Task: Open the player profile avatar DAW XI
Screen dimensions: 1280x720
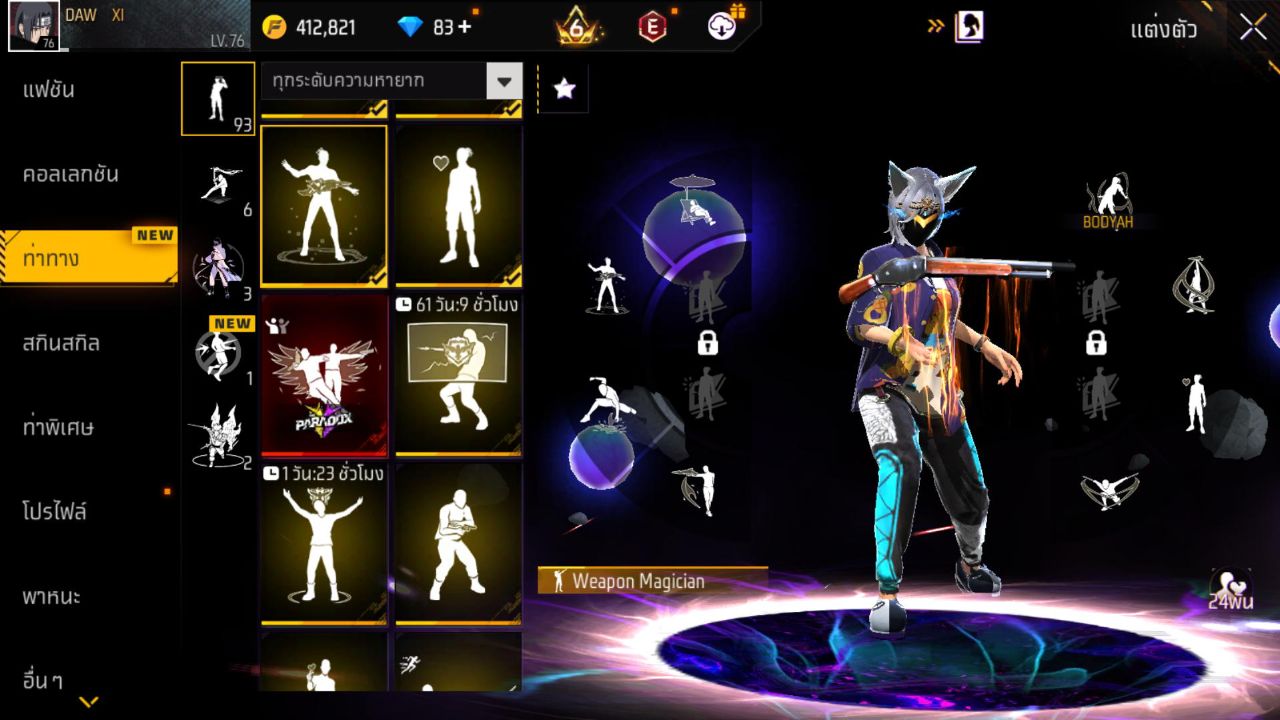Action: 33,26
